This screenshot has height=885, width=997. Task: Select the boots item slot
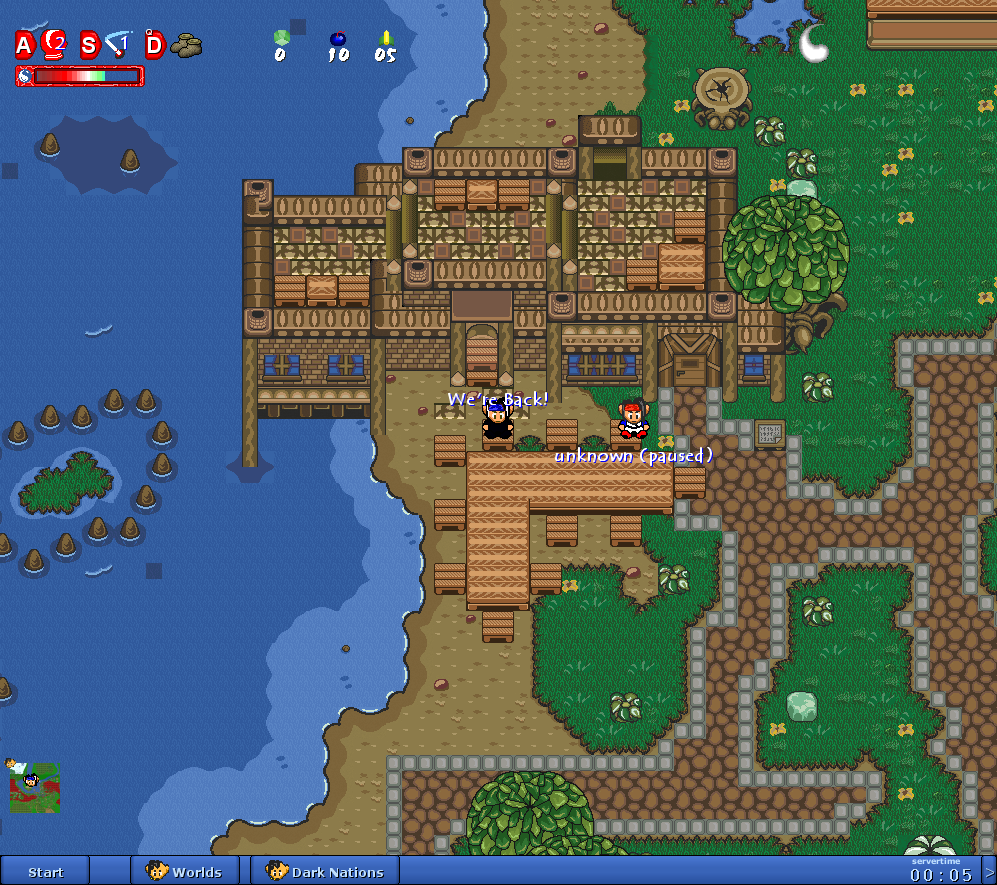pos(186,44)
